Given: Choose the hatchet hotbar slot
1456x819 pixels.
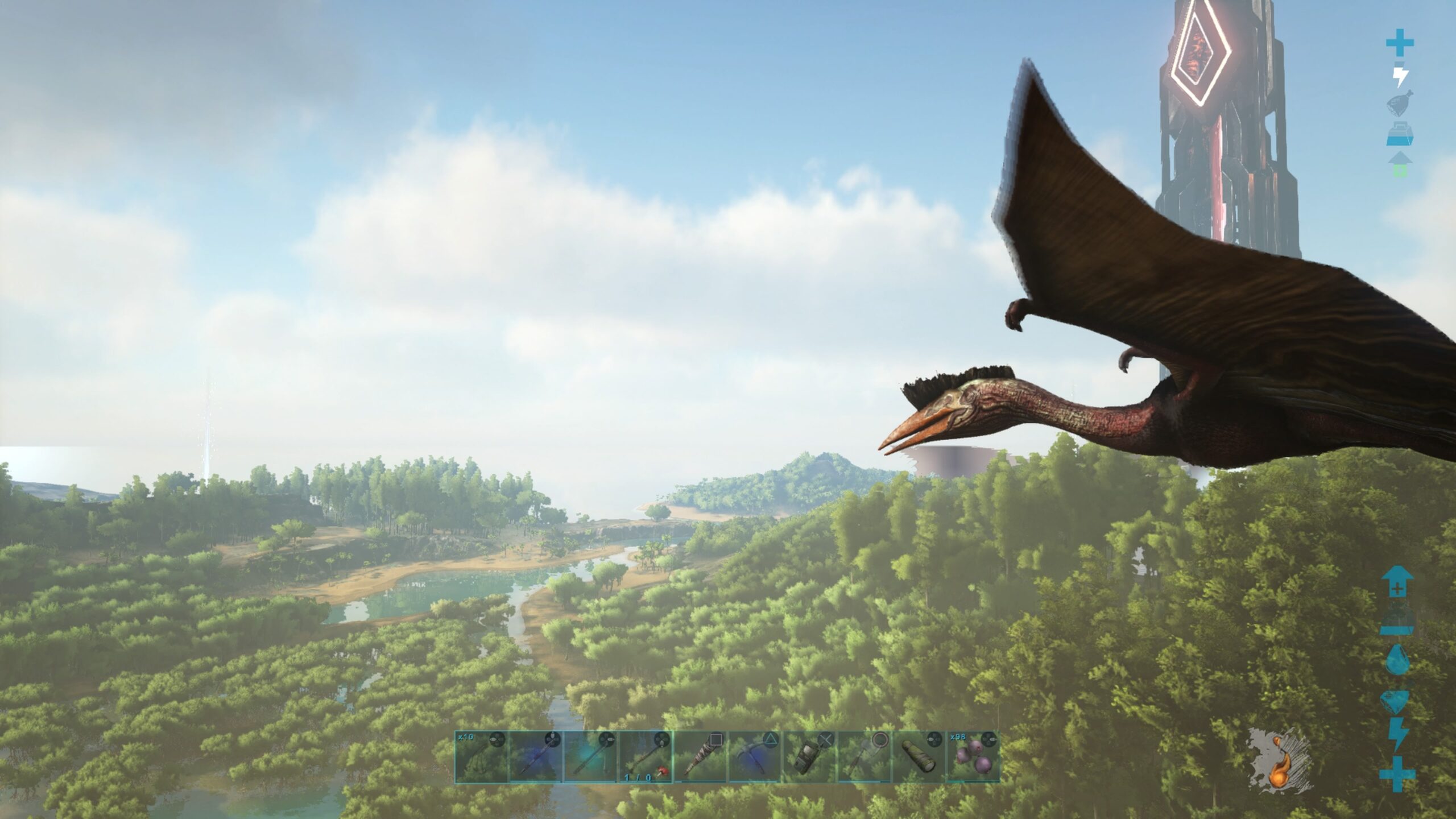Looking at the screenshot, I should click(x=863, y=756).
